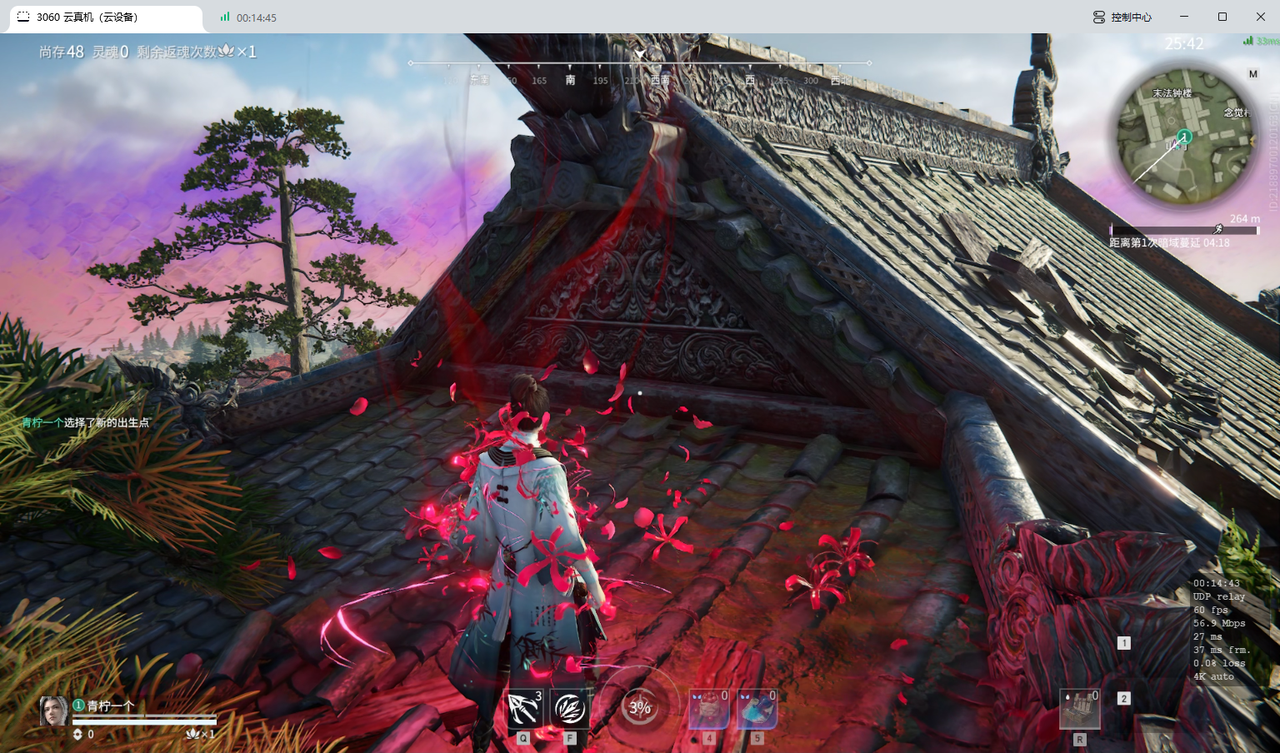Click the circular 3% charge gauge
This screenshot has height=753, width=1280.
(x=639, y=708)
